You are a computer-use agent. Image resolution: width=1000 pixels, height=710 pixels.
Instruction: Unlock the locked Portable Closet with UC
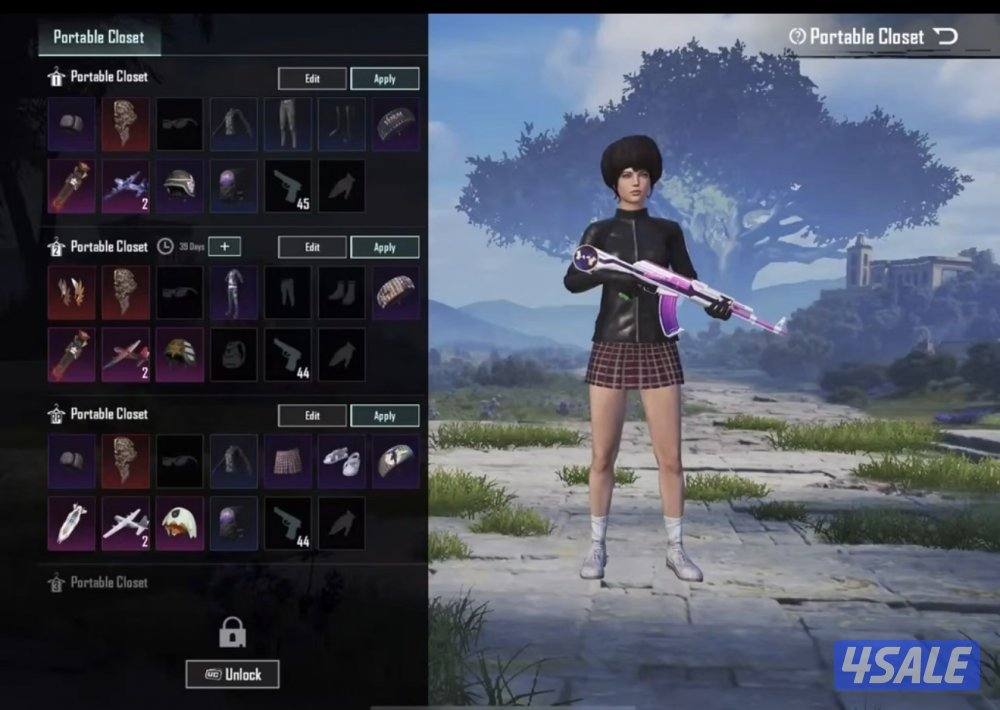click(232, 674)
